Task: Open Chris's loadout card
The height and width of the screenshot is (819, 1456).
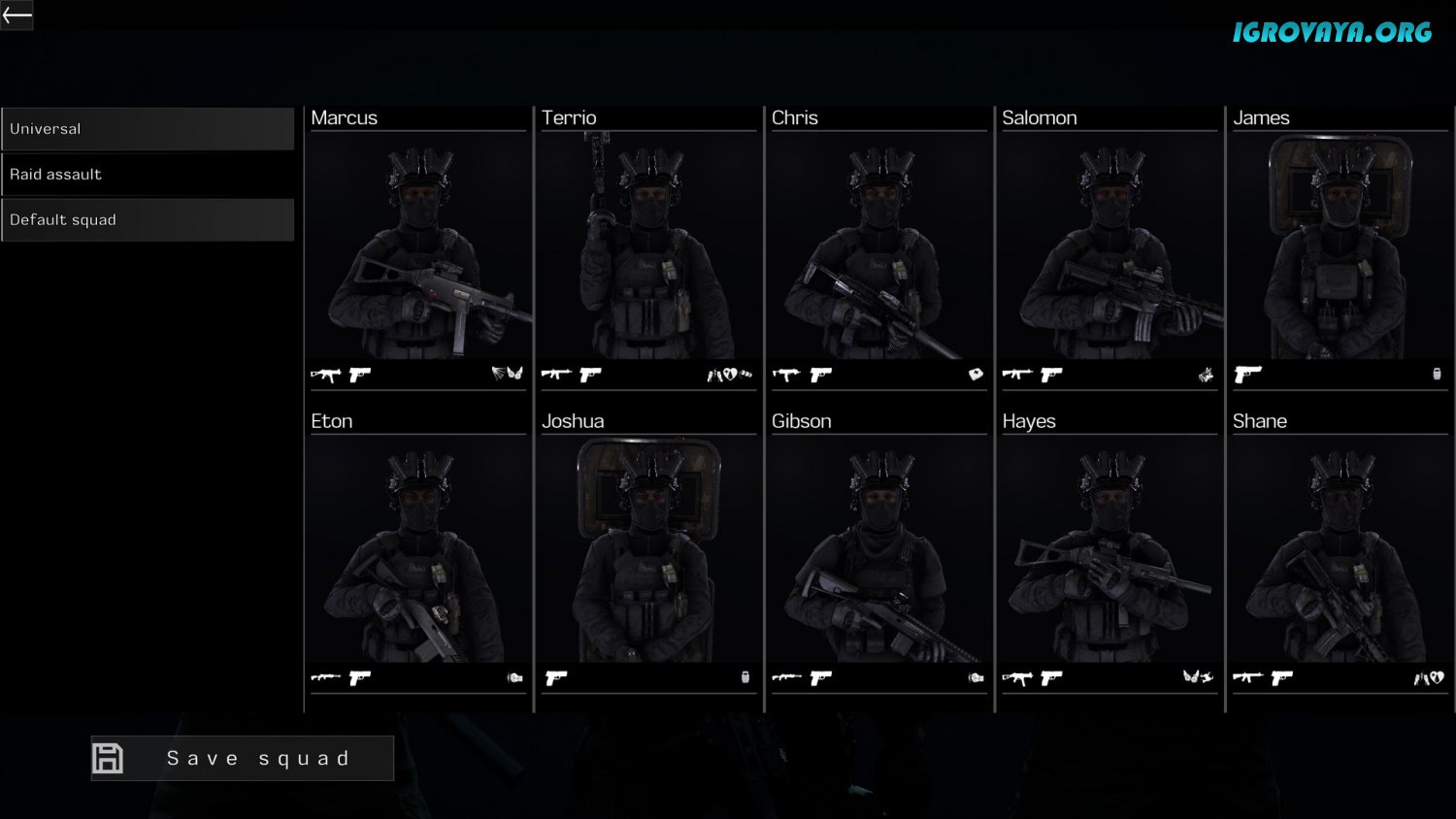Action: (879, 247)
